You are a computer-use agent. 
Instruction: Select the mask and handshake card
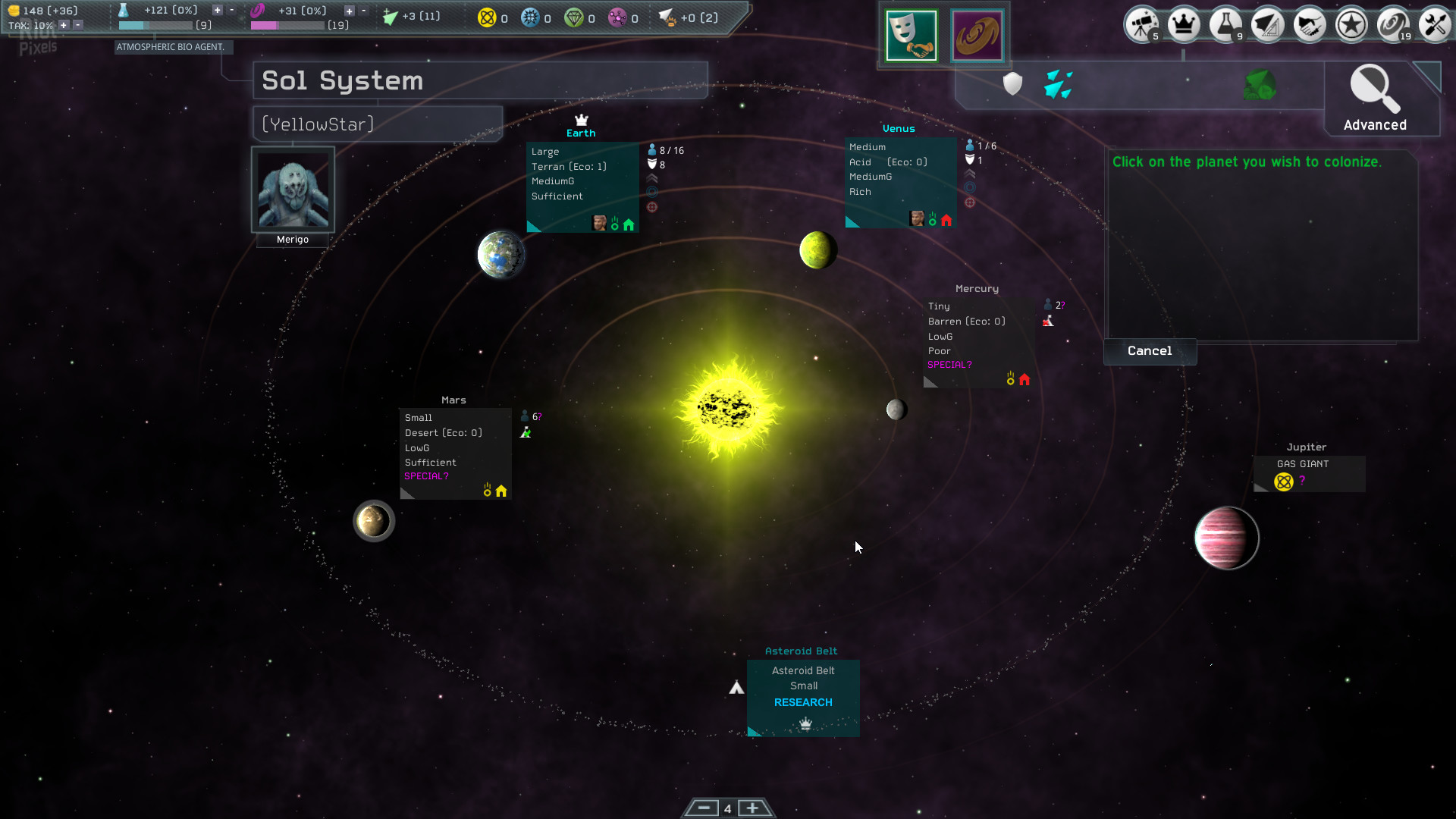click(x=912, y=36)
